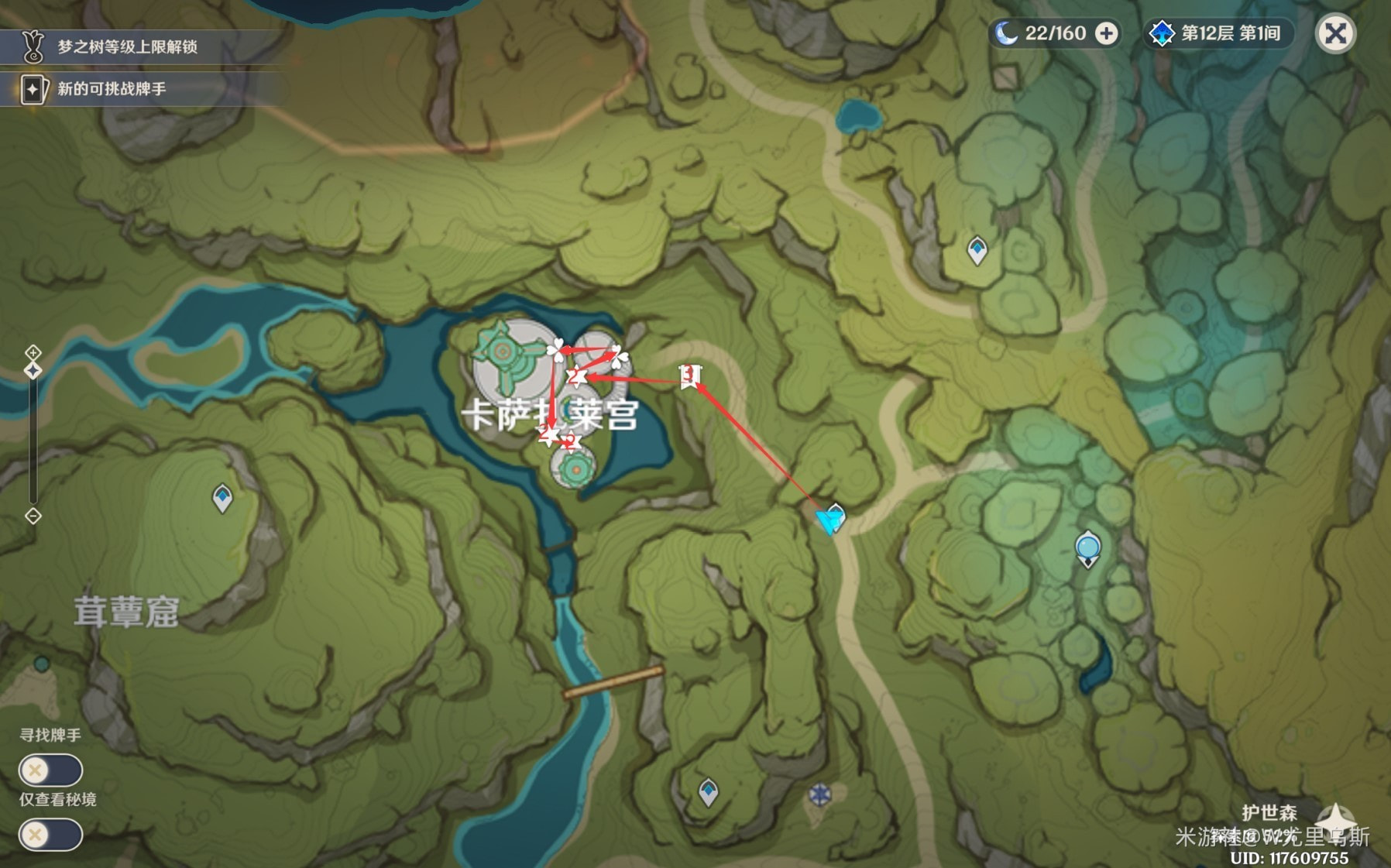The height and width of the screenshot is (868, 1391).
Task: Open the 梦之树等级上限解锁 notification
Action: (x=128, y=47)
